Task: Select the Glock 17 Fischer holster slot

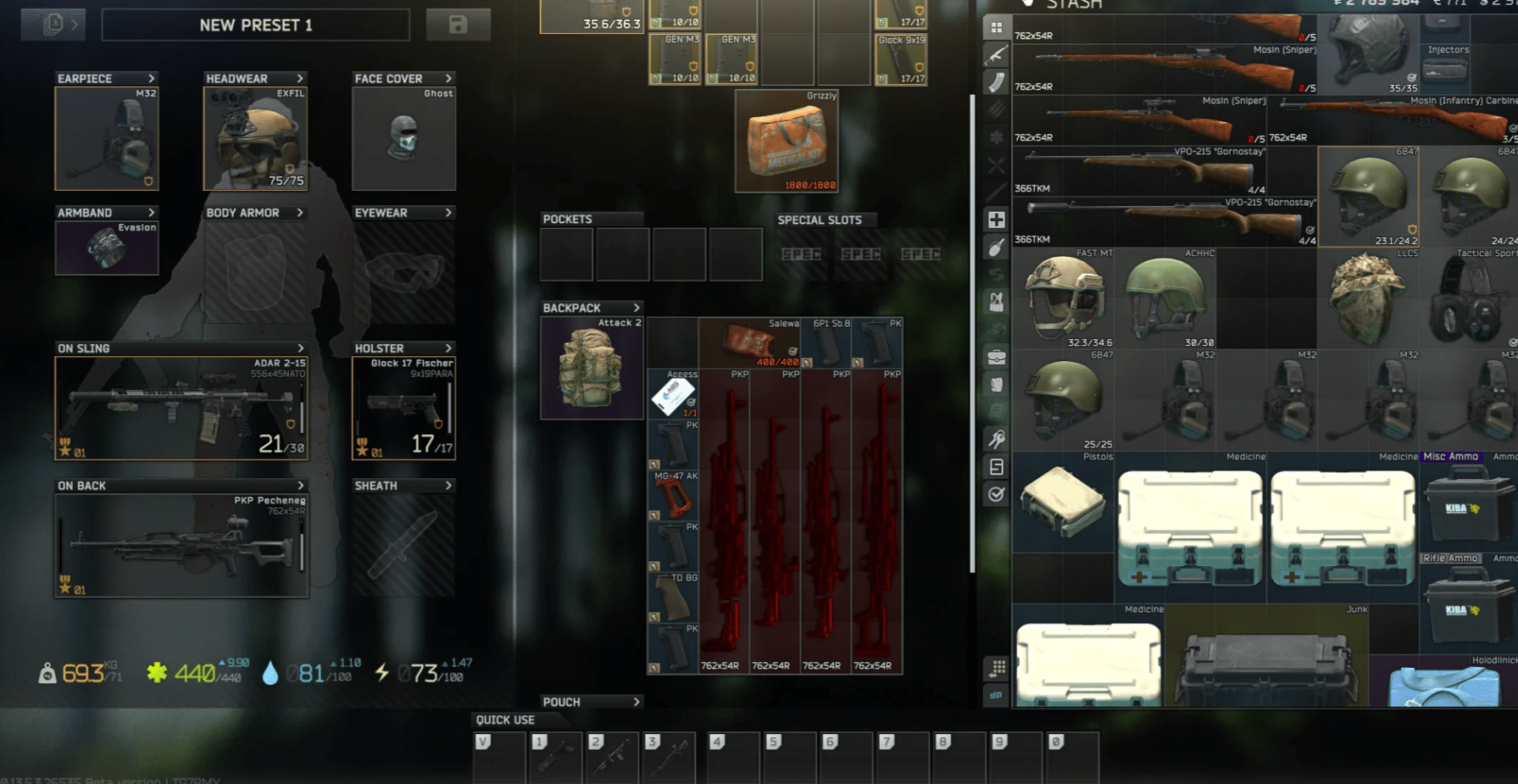Action: click(403, 409)
